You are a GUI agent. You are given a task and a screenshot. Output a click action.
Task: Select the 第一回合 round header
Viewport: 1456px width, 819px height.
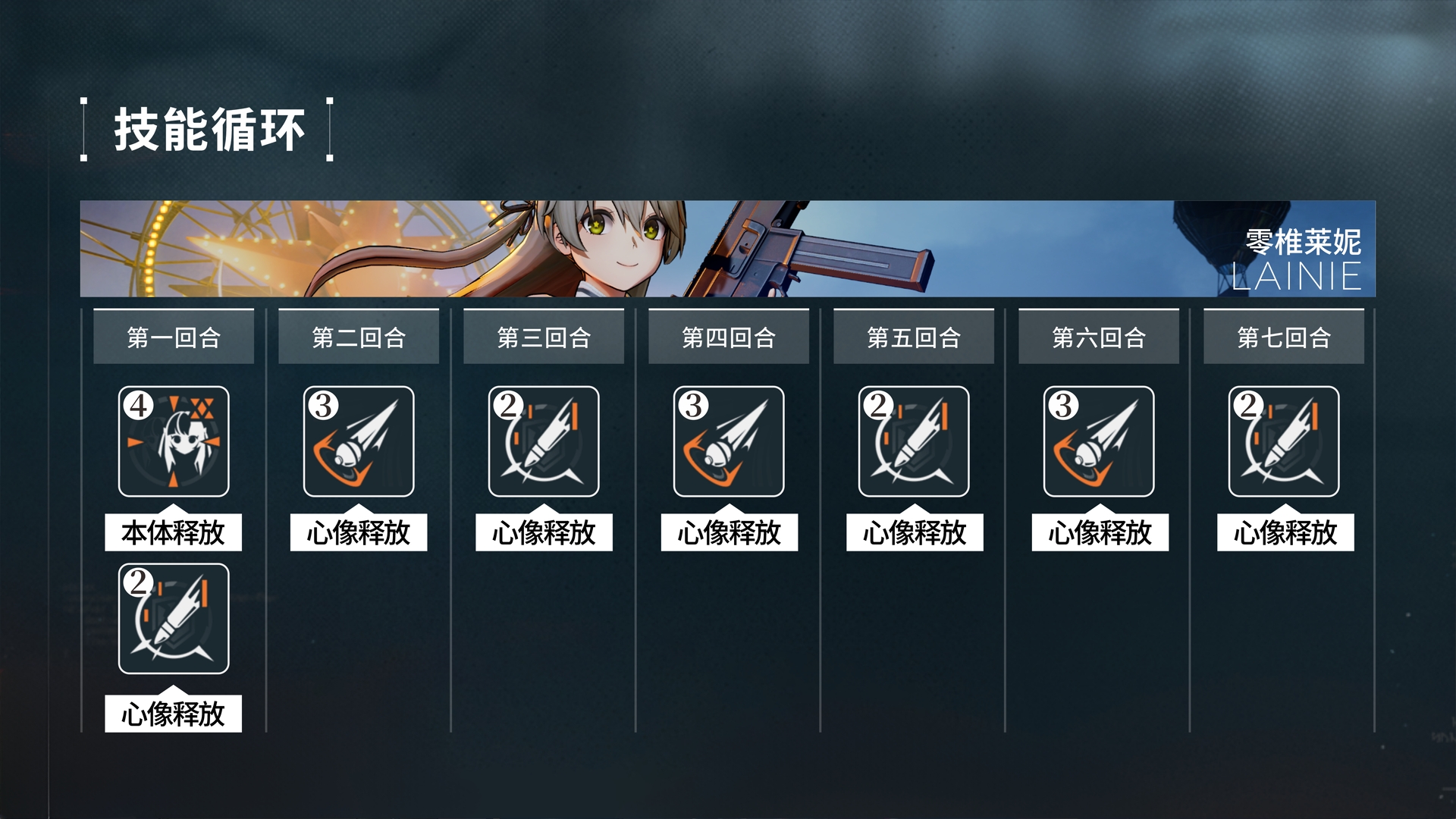[174, 337]
